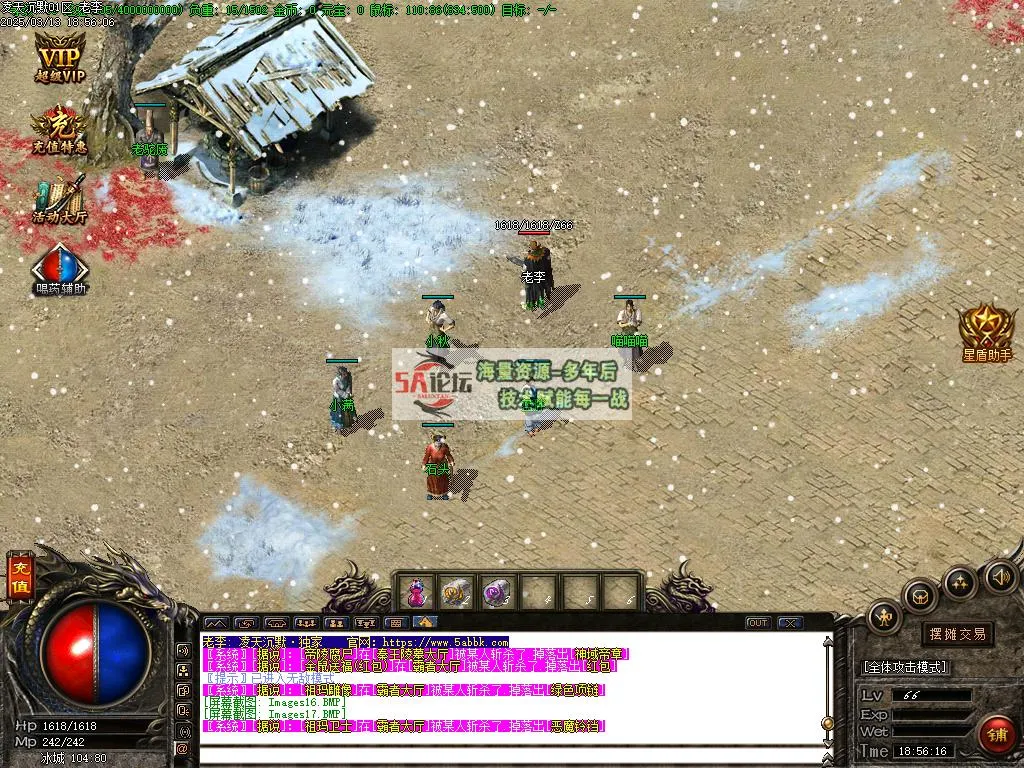This screenshot has height=768, width=1024.
Task: Open the red 铺 shop button
Action: click(x=996, y=733)
